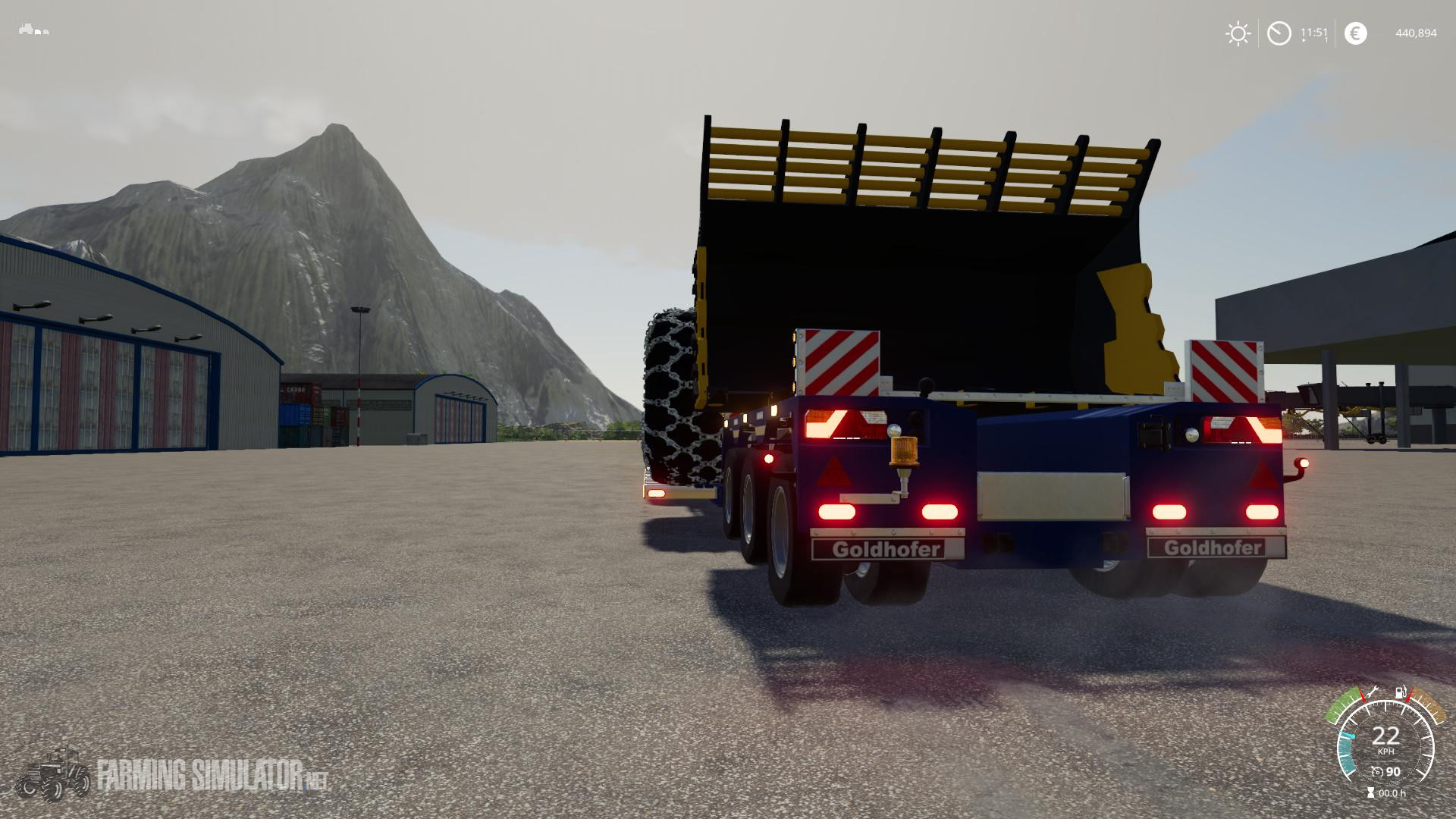This screenshot has width=1456, height=819.
Task: Click the cruise control gauge icon showing 90
Action: [x=1378, y=772]
